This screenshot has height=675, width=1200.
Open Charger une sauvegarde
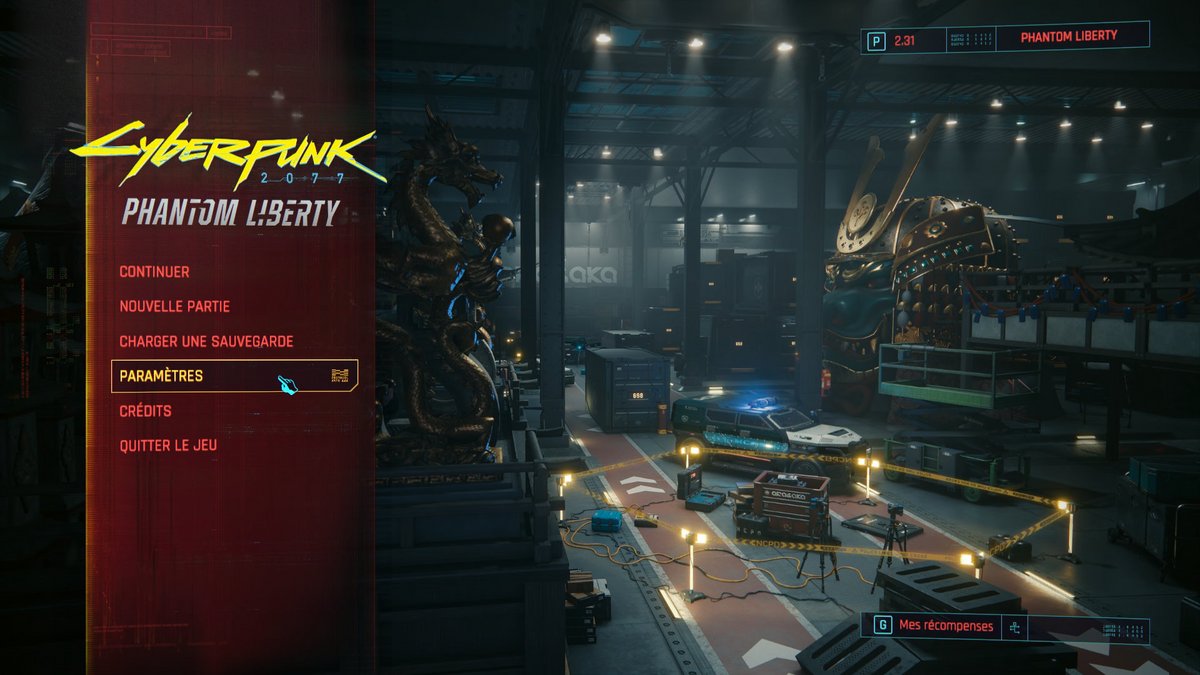[x=206, y=341]
